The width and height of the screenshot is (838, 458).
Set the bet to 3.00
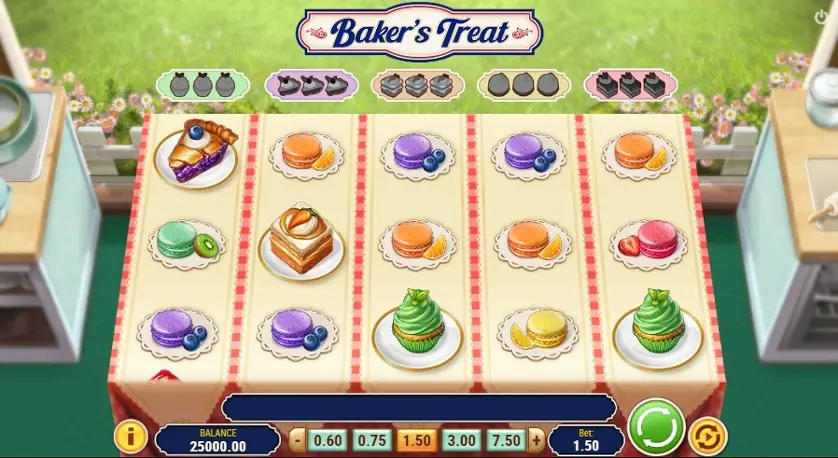(461, 440)
